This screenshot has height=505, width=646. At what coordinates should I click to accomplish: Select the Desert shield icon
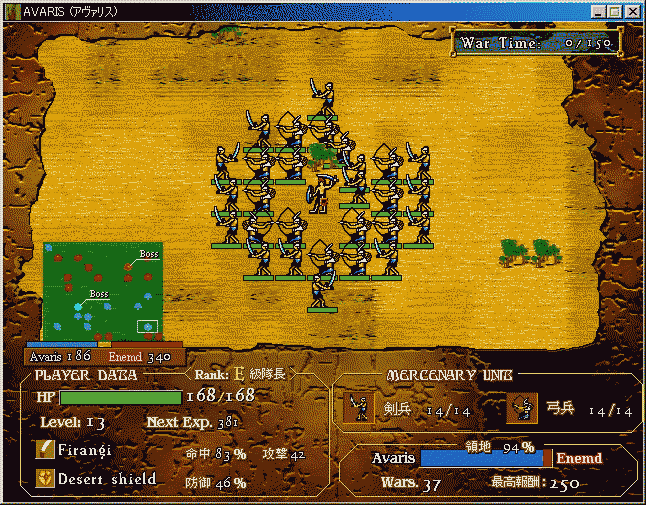[44, 479]
